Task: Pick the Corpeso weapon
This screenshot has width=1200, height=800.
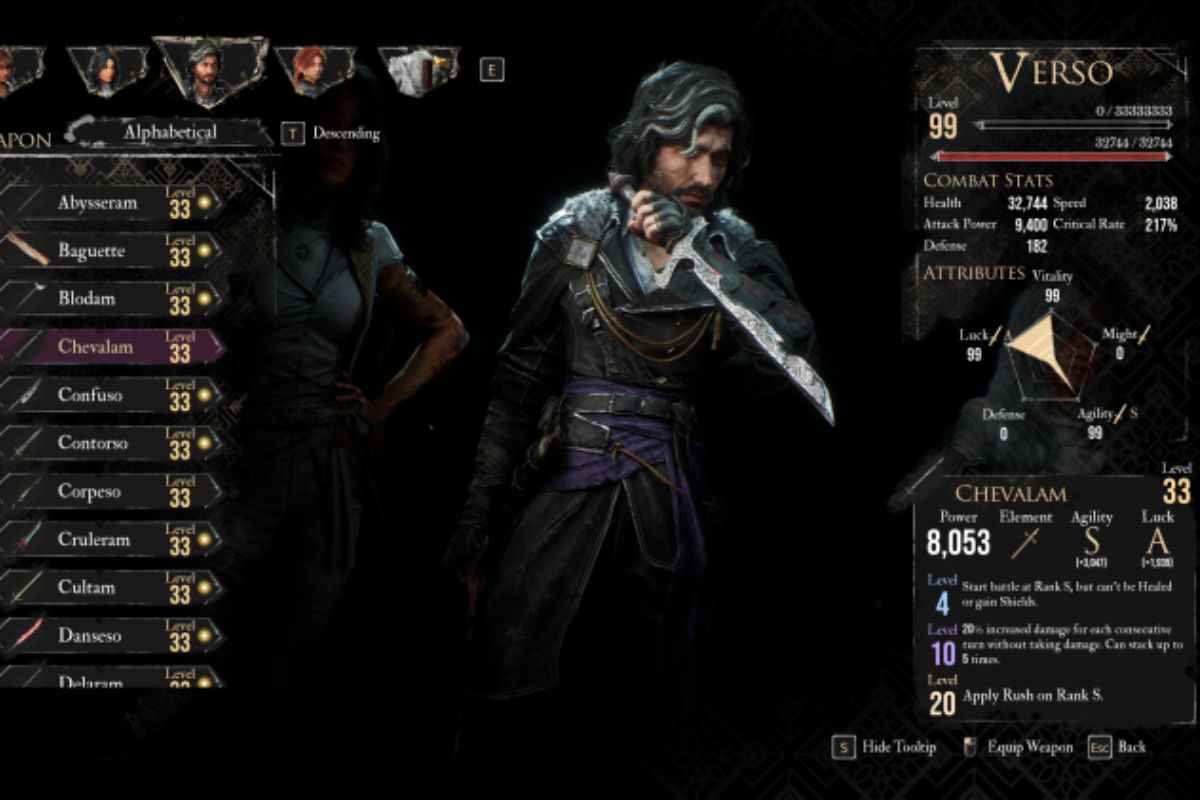Action: coord(110,491)
